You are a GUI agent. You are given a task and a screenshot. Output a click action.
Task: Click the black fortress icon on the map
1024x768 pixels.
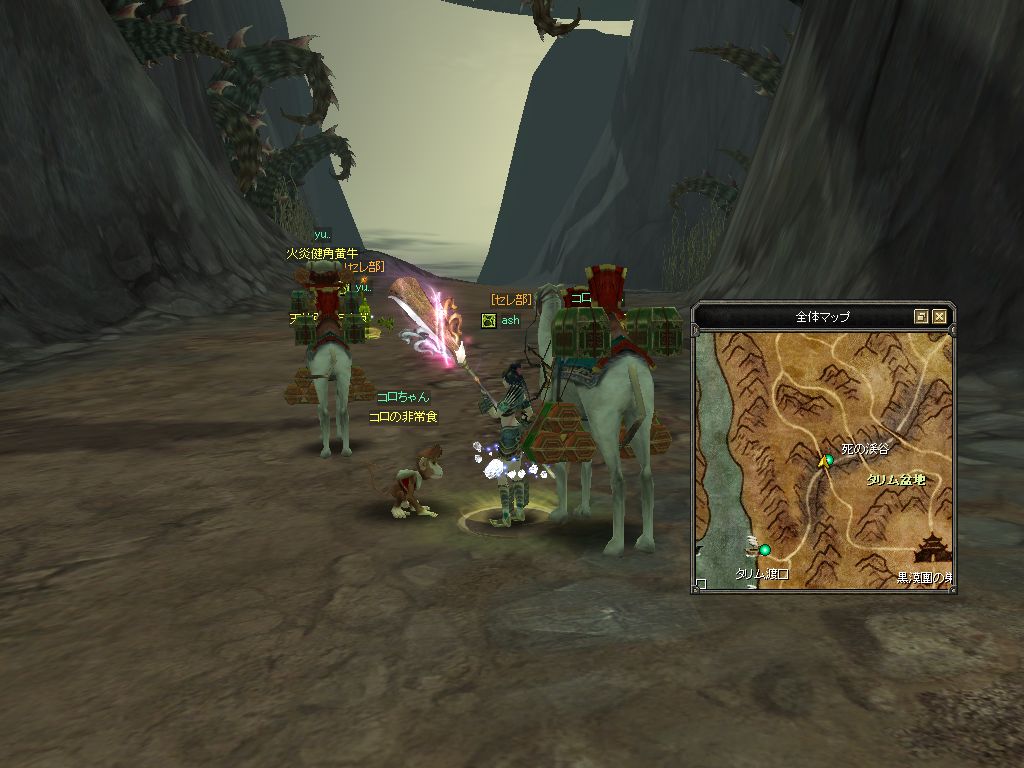[934, 549]
